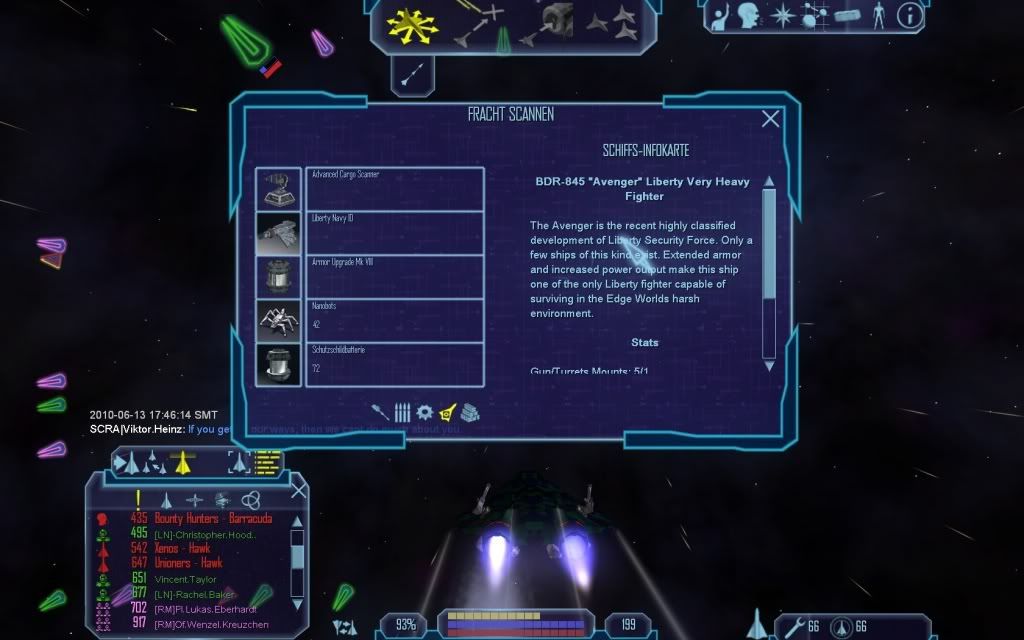
Task: Target Bounty Hunters - Barracuda in contact list
Action: [x=212, y=519]
